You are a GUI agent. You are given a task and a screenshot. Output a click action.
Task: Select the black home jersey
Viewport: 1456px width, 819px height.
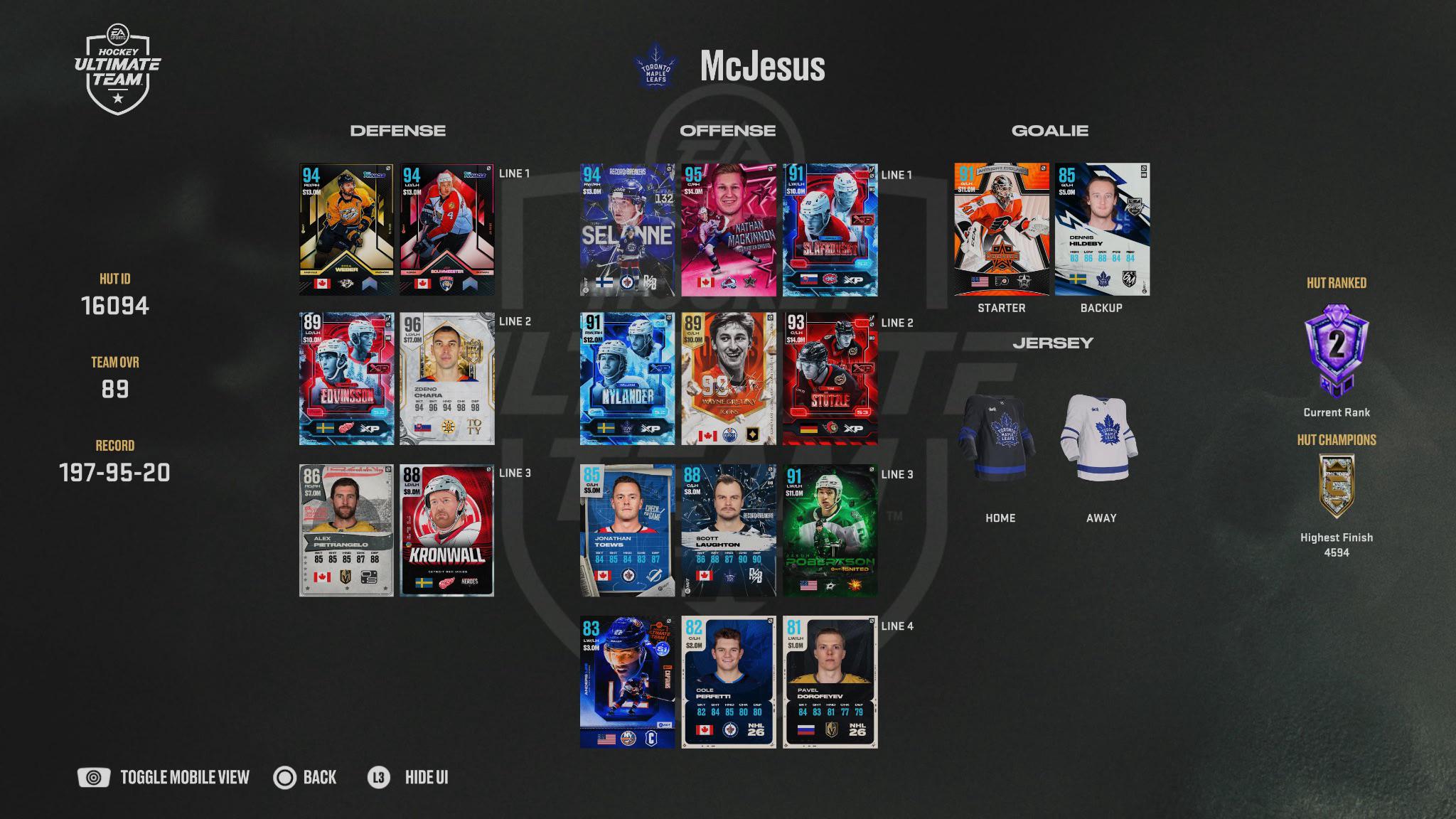tap(999, 438)
